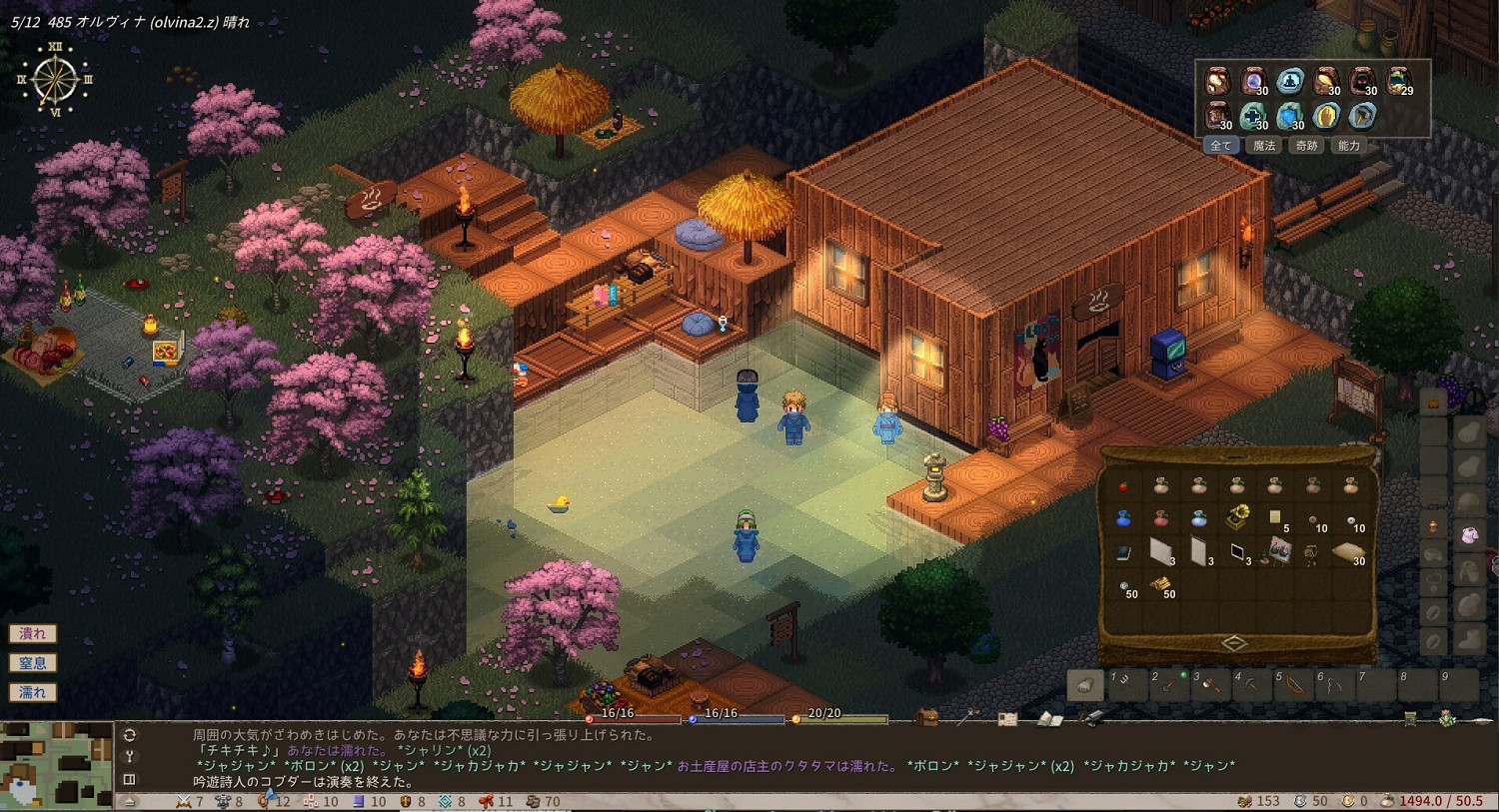Click the purple orb spell icon
This screenshot has height=812, width=1499.
(1252, 81)
